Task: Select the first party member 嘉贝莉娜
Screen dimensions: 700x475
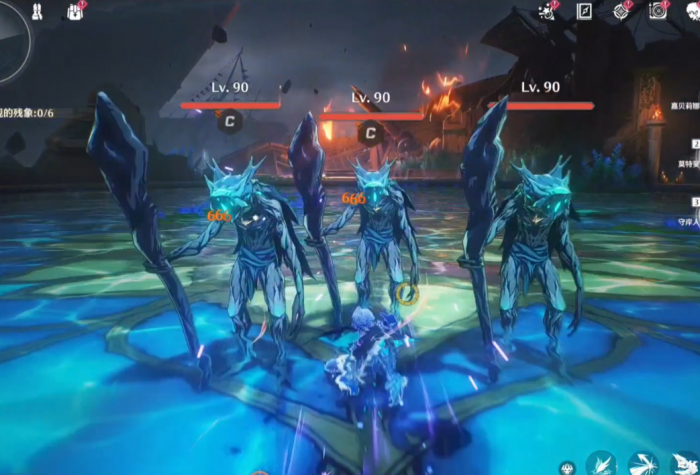Action: (684, 105)
